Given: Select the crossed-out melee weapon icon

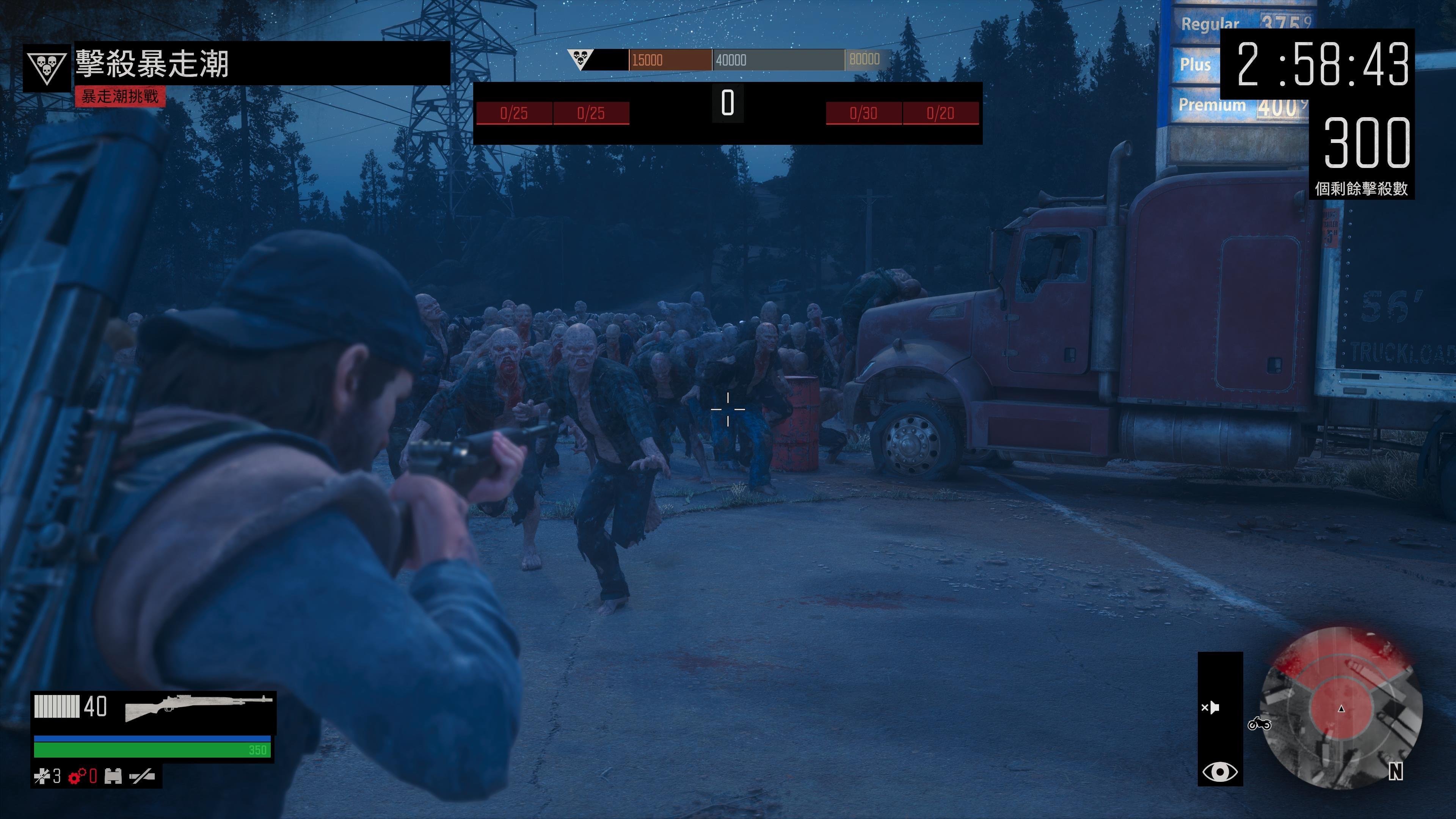Looking at the screenshot, I should [142, 777].
